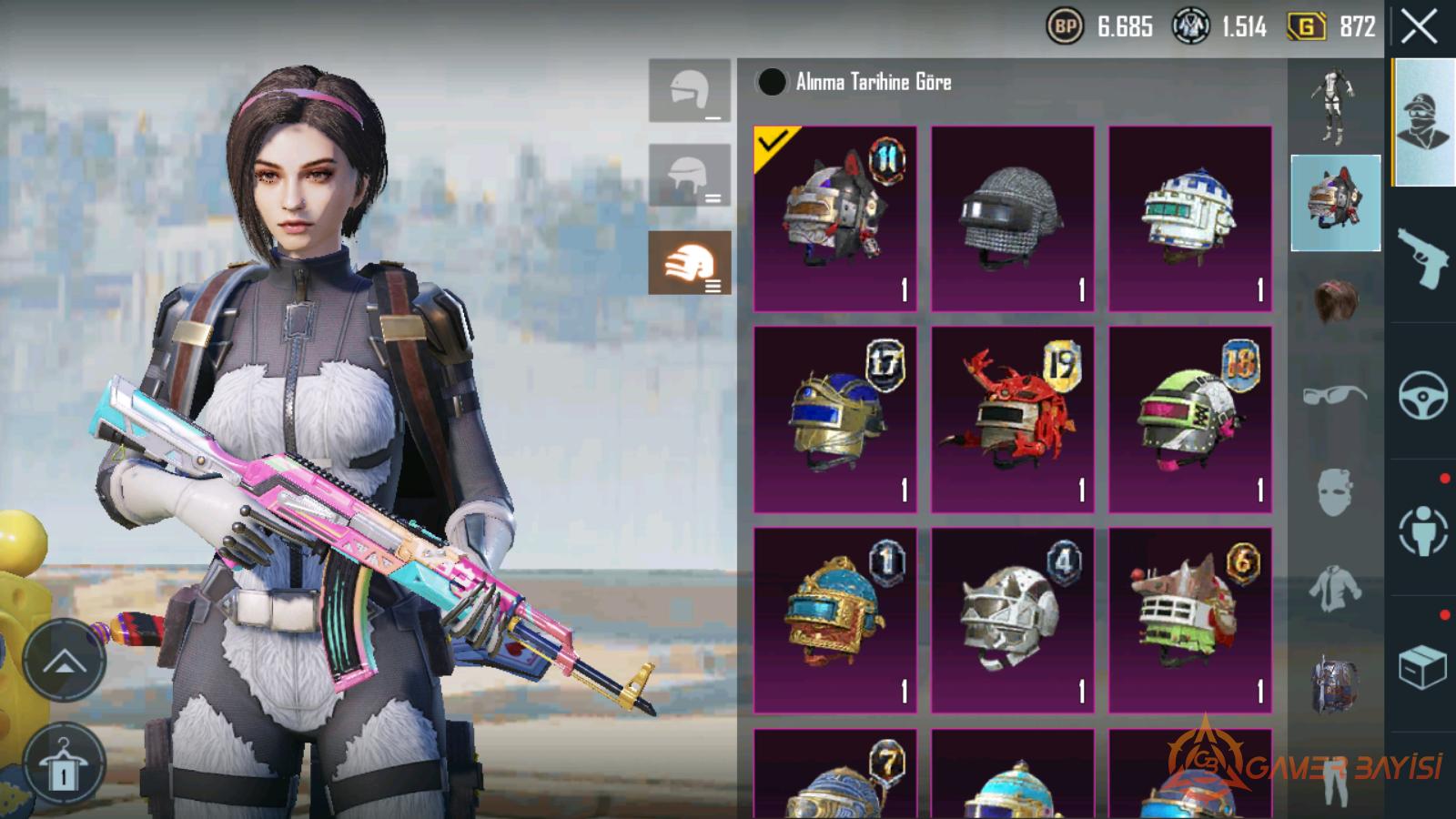Pick the white and blue robot helmet

[1189, 218]
